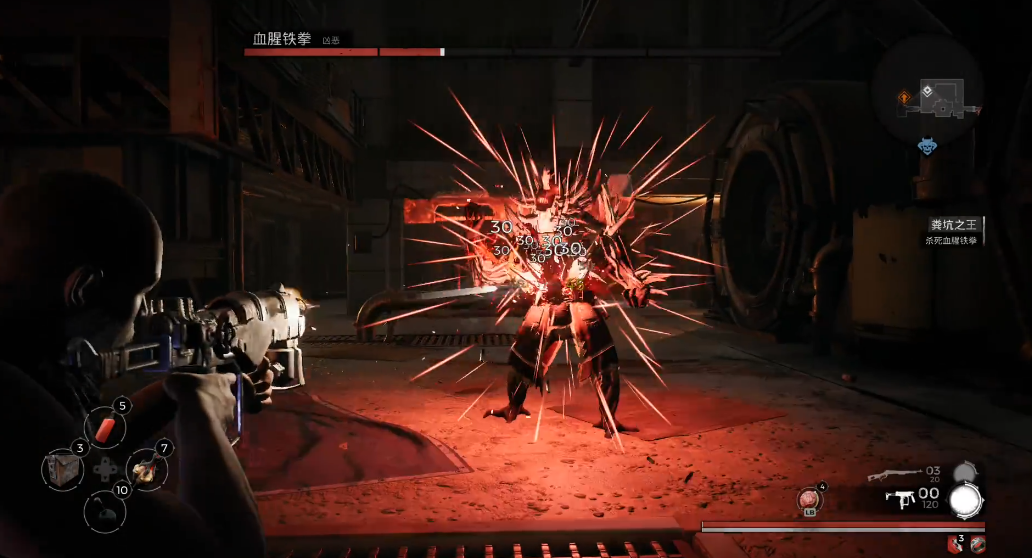Switch to the shotgun weapon
The image size is (1032, 558).
pyautogui.click(x=893, y=472)
